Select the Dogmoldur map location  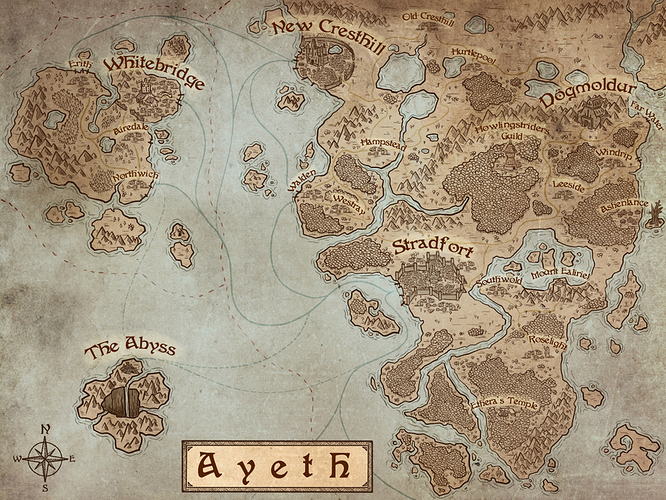[588, 98]
